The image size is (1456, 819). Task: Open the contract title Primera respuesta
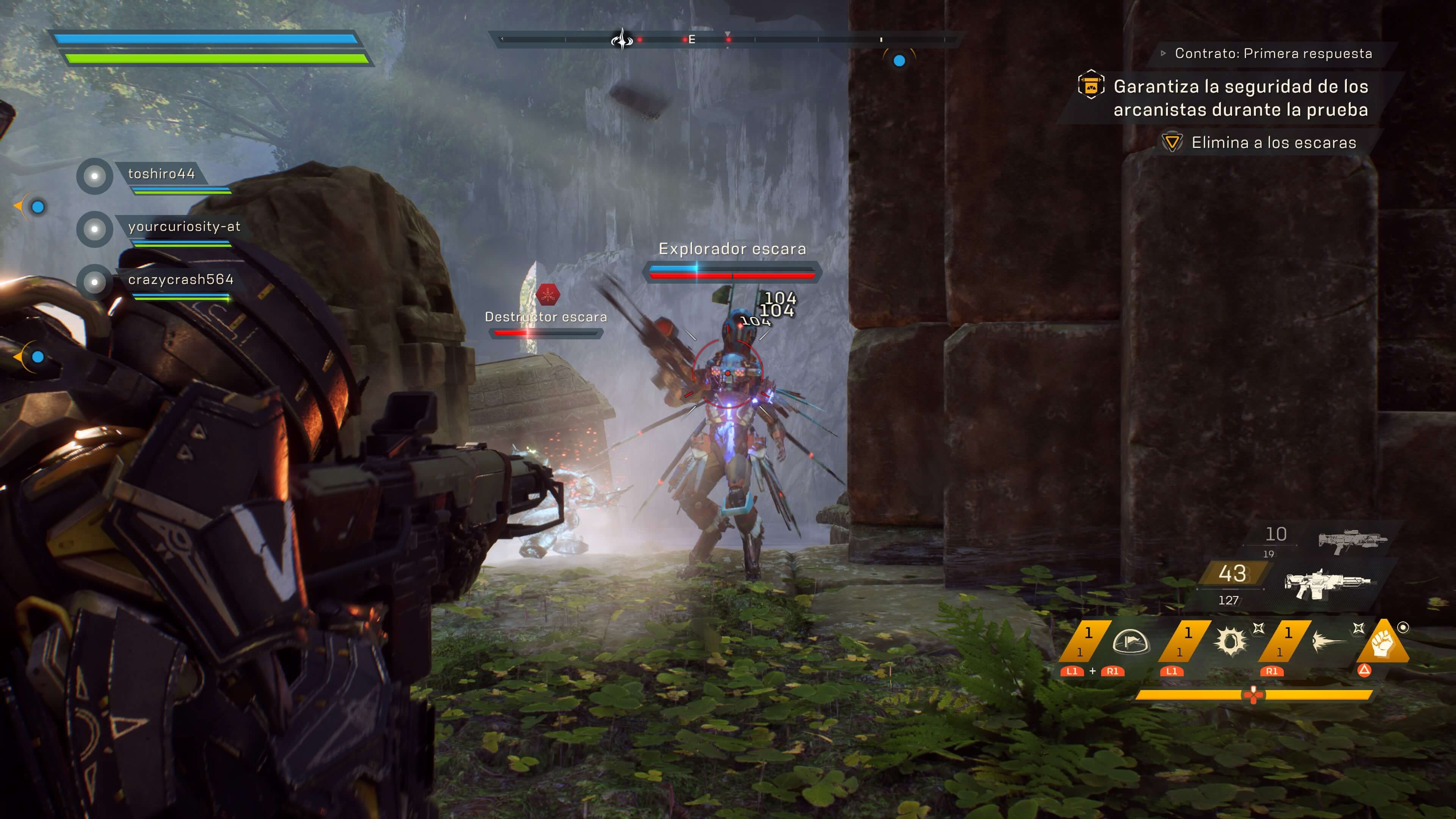1273,54
